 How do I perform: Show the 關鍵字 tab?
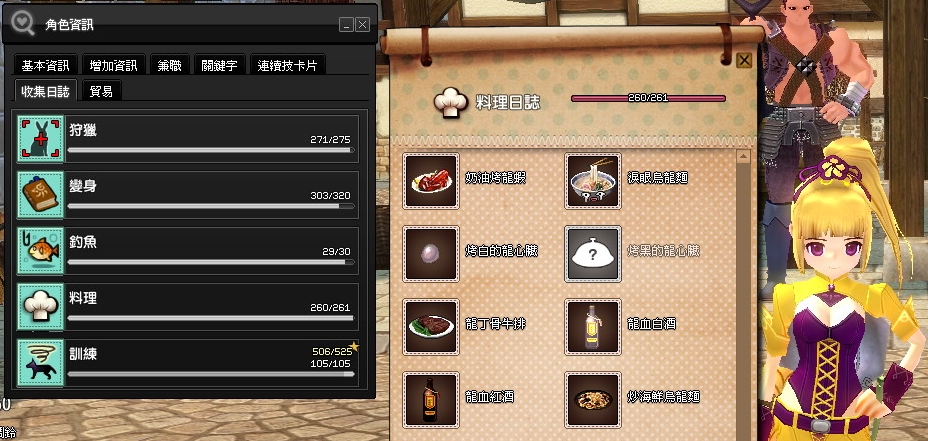[218, 66]
